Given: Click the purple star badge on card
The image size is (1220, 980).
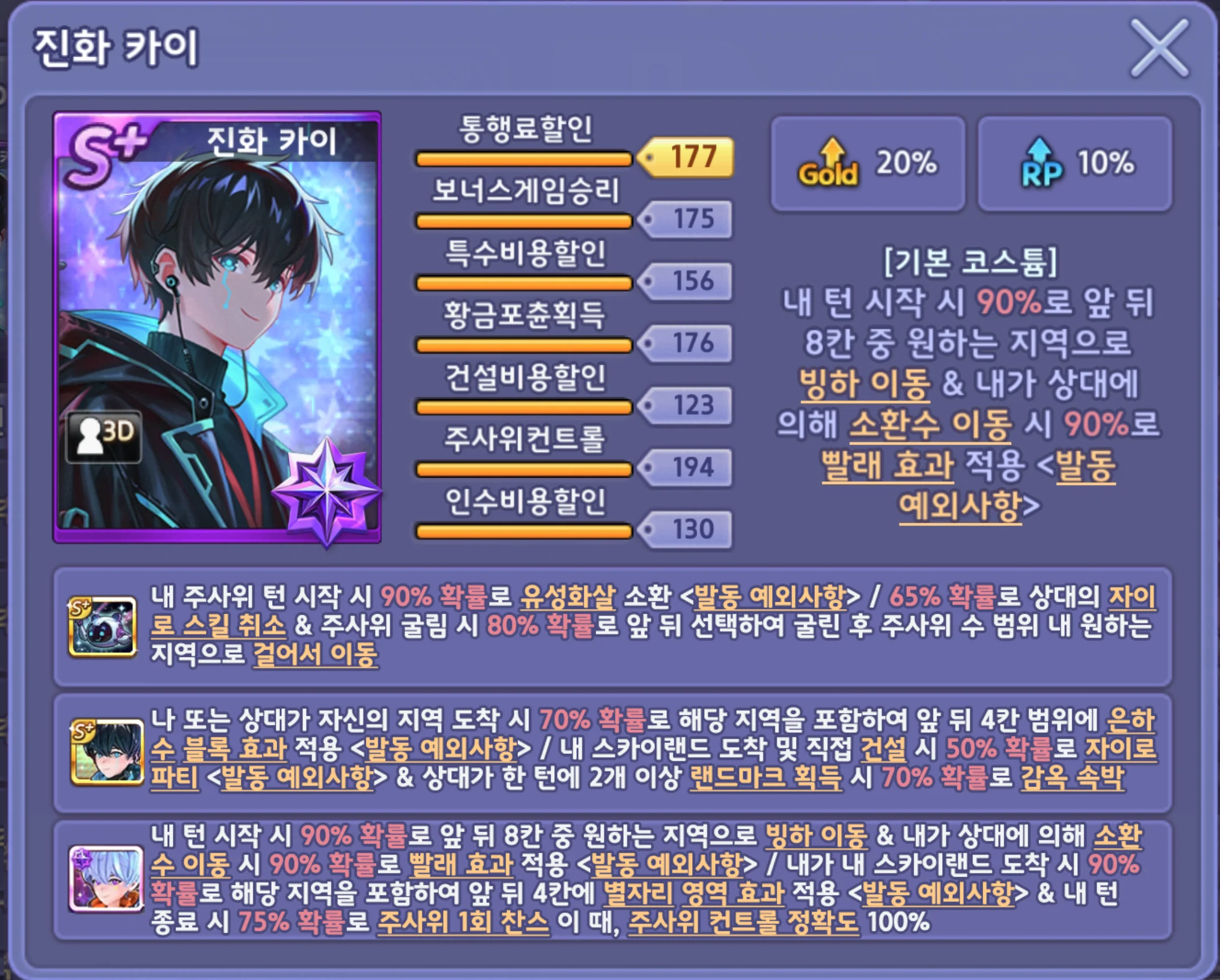Looking at the screenshot, I should coord(326,490).
